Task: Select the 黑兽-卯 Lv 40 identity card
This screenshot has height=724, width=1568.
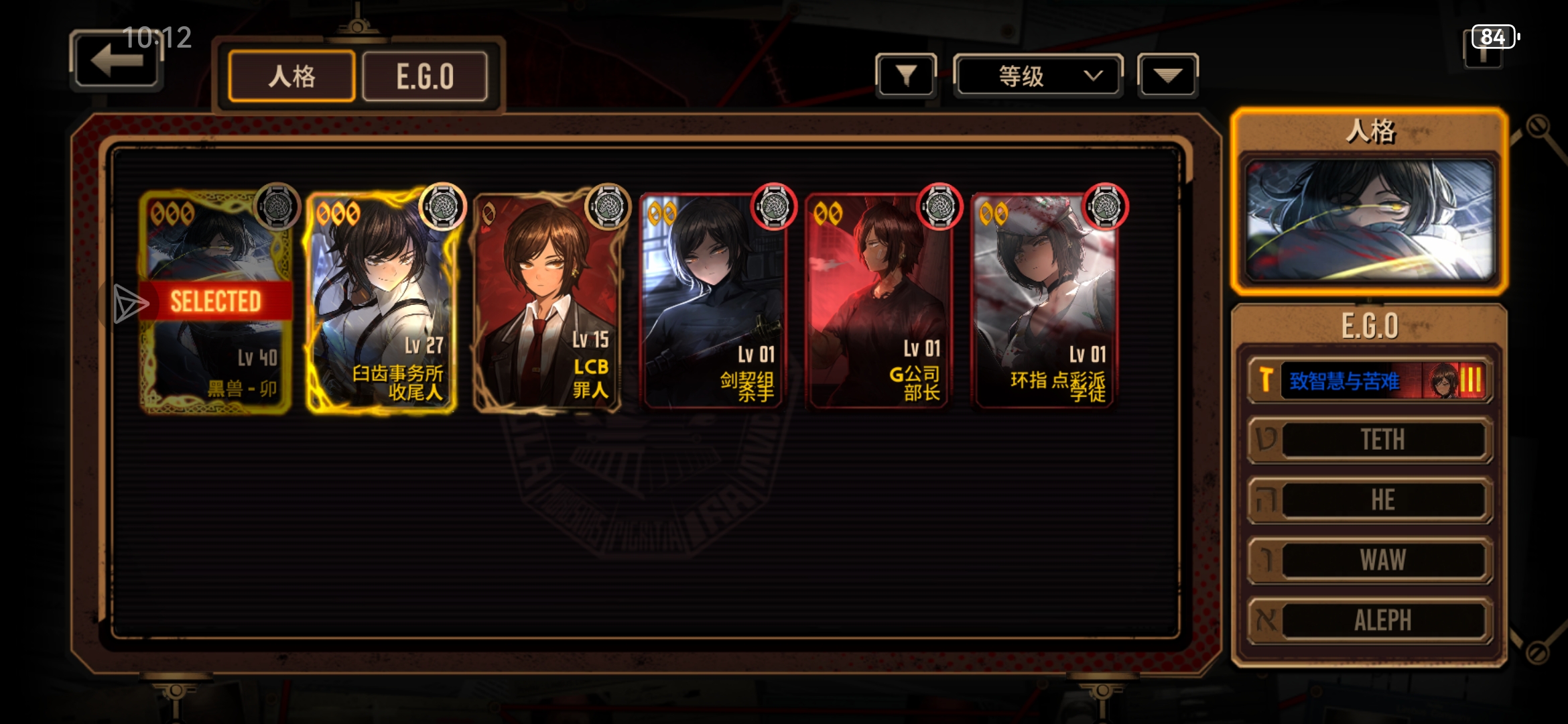Action: coord(216,302)
